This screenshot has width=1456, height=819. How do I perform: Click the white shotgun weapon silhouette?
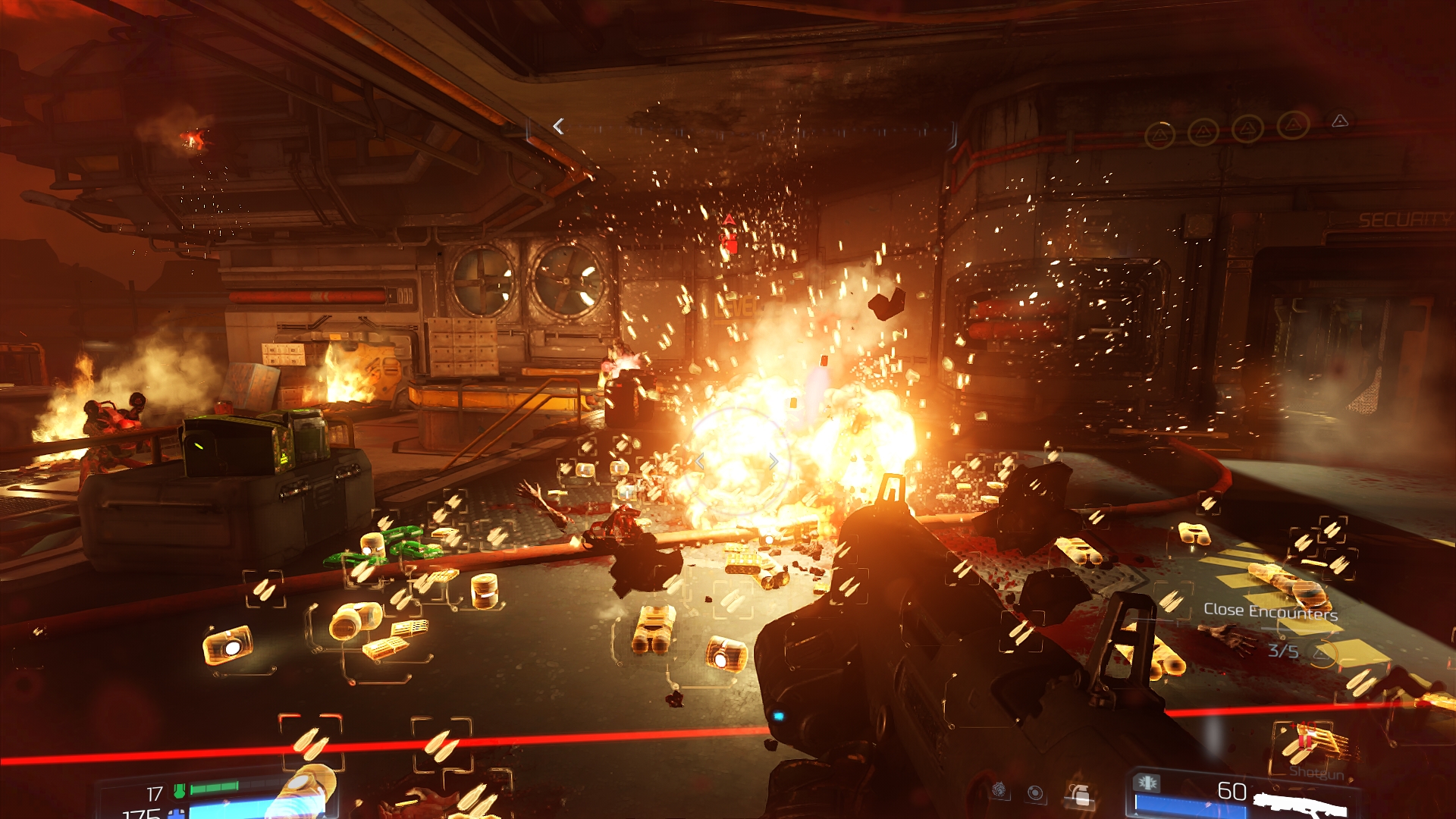[x=1299, y=802]
